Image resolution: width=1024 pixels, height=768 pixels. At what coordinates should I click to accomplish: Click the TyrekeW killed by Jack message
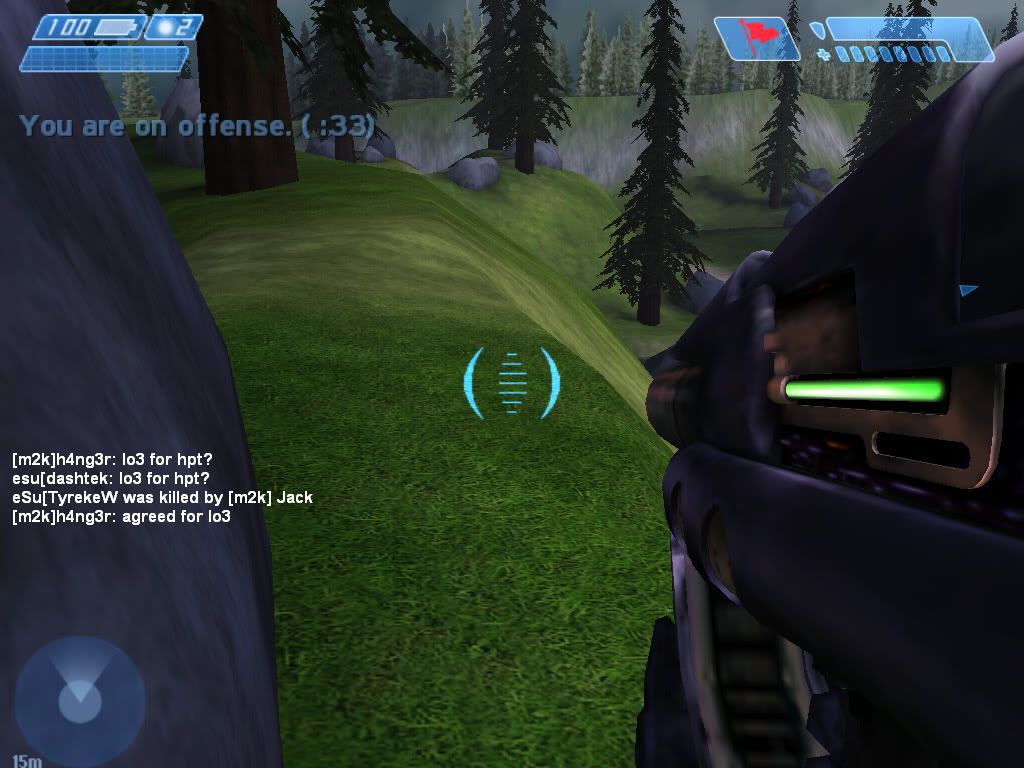coord(162,497)
